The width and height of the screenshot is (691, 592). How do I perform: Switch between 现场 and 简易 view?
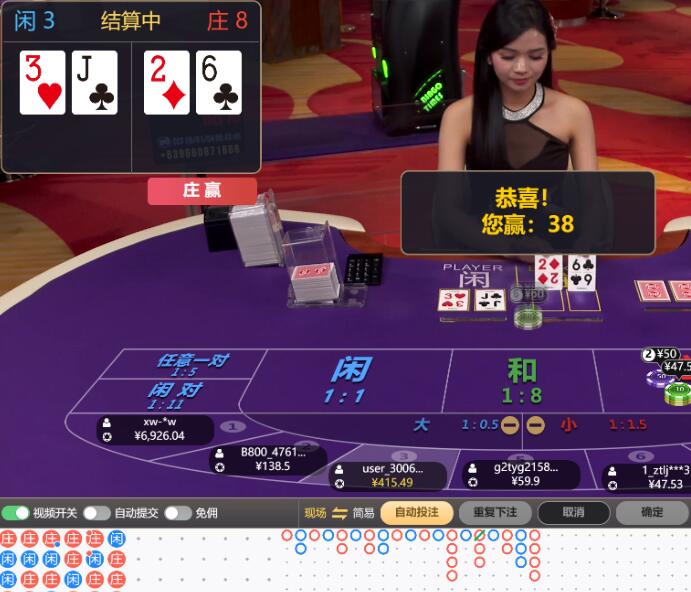339,513
